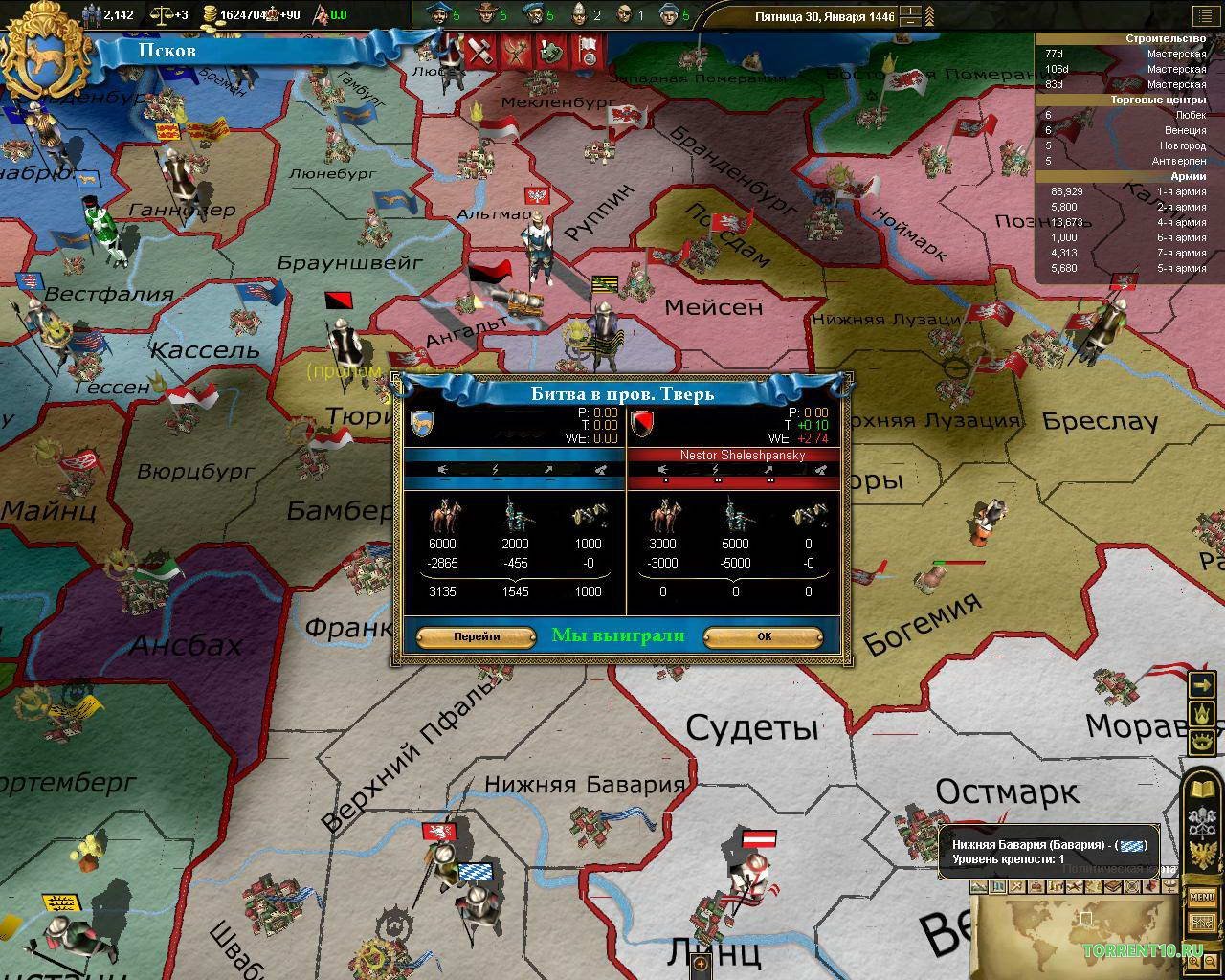Increase game speed with the up arrow

(910, 11)
